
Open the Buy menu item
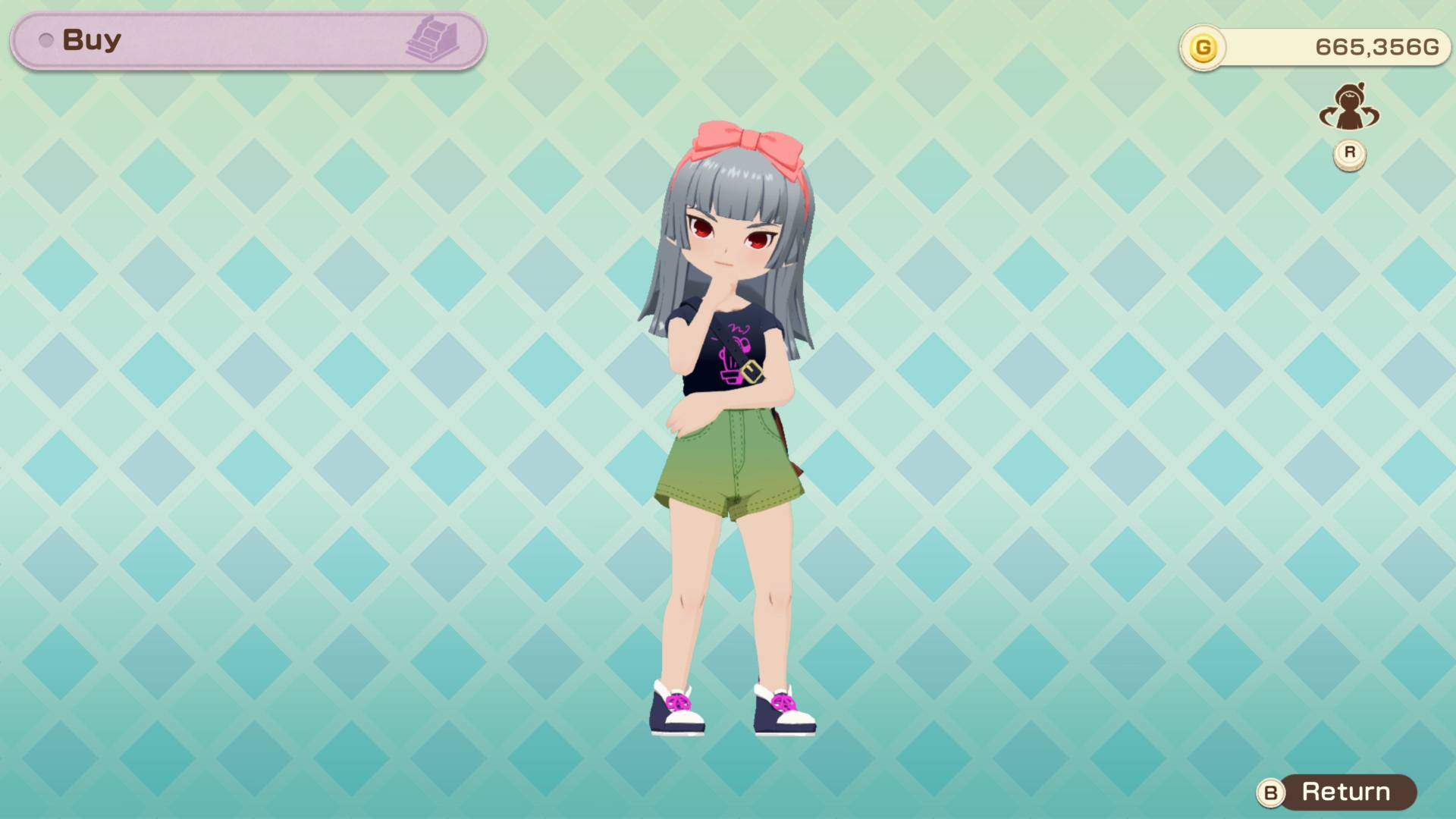tap(91, 39)
